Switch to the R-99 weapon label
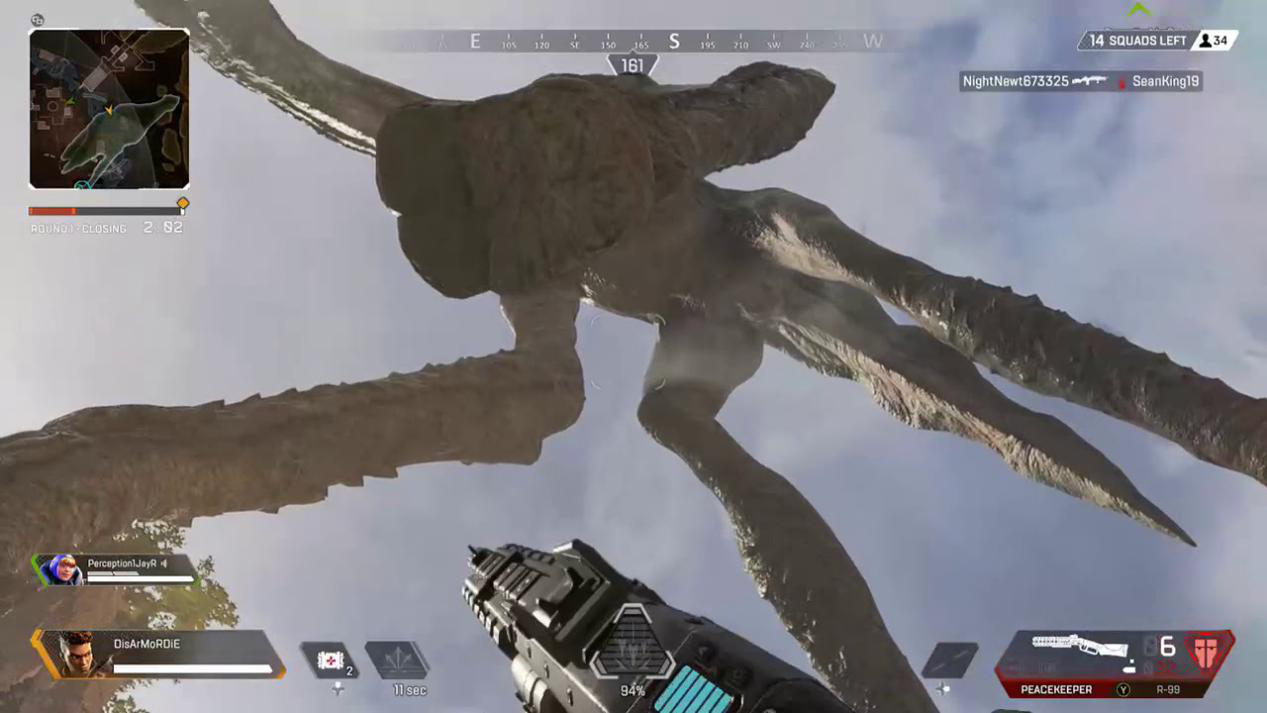This screenshot has height=713, width=1267. tap(1167, 690)
